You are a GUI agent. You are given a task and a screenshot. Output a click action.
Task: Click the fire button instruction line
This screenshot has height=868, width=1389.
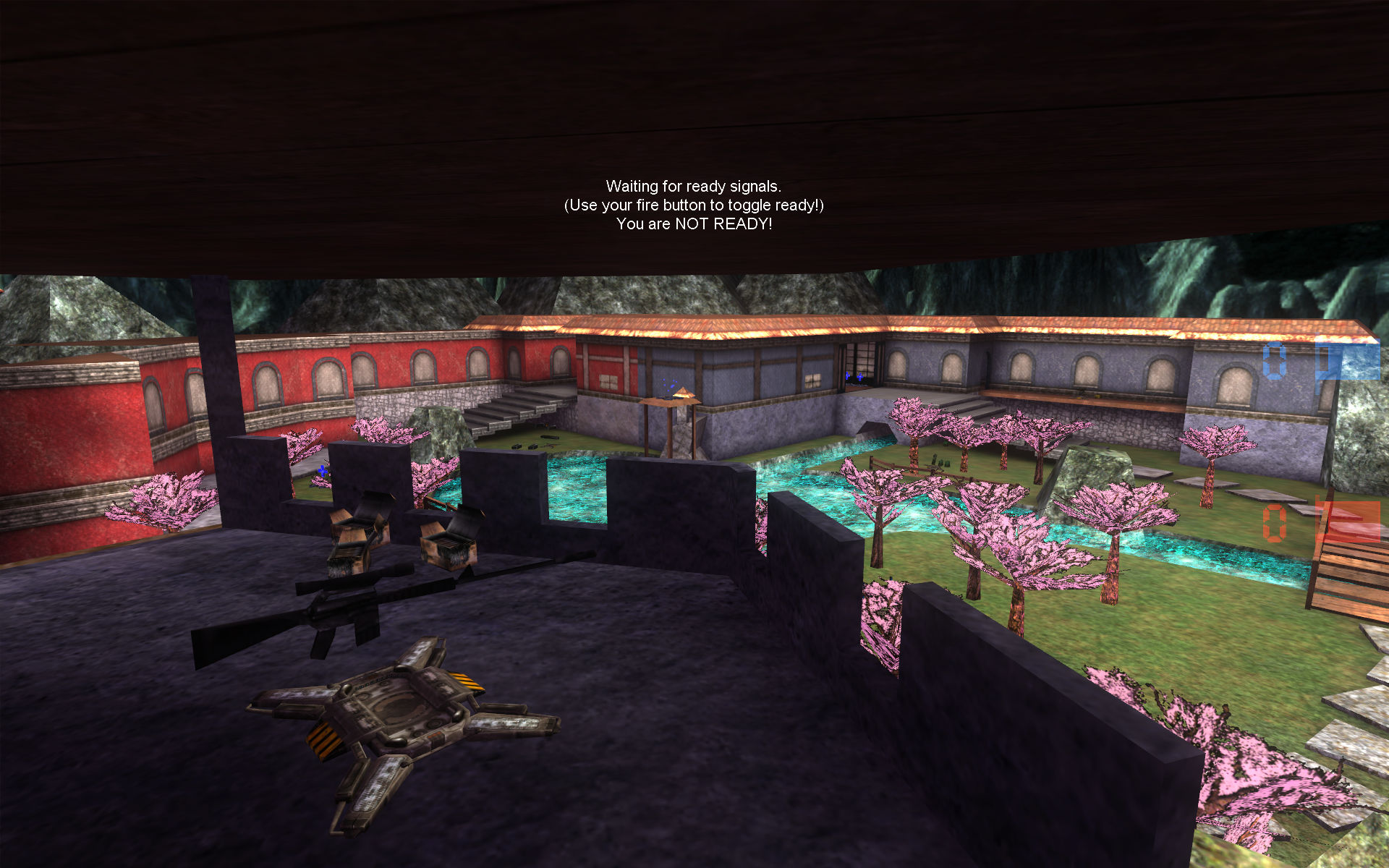click(694, 205)
